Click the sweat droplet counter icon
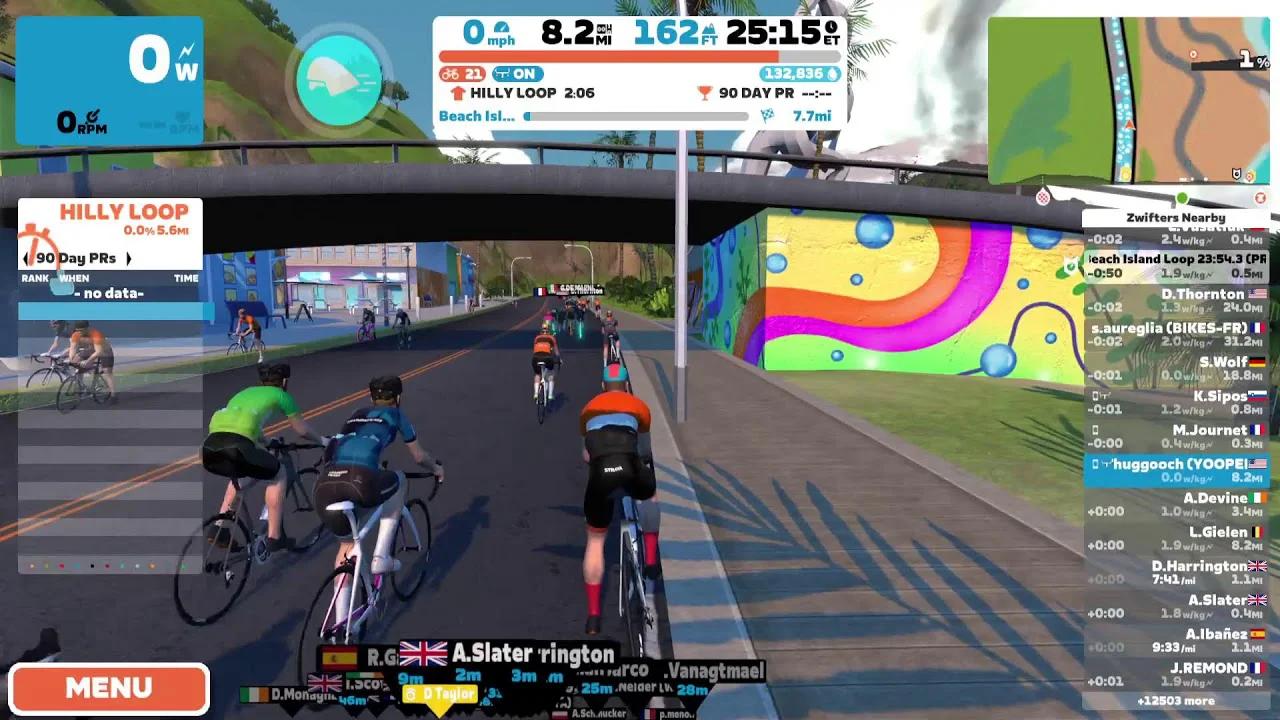The height and width of the screenshot is (720, 1280). 833,74
